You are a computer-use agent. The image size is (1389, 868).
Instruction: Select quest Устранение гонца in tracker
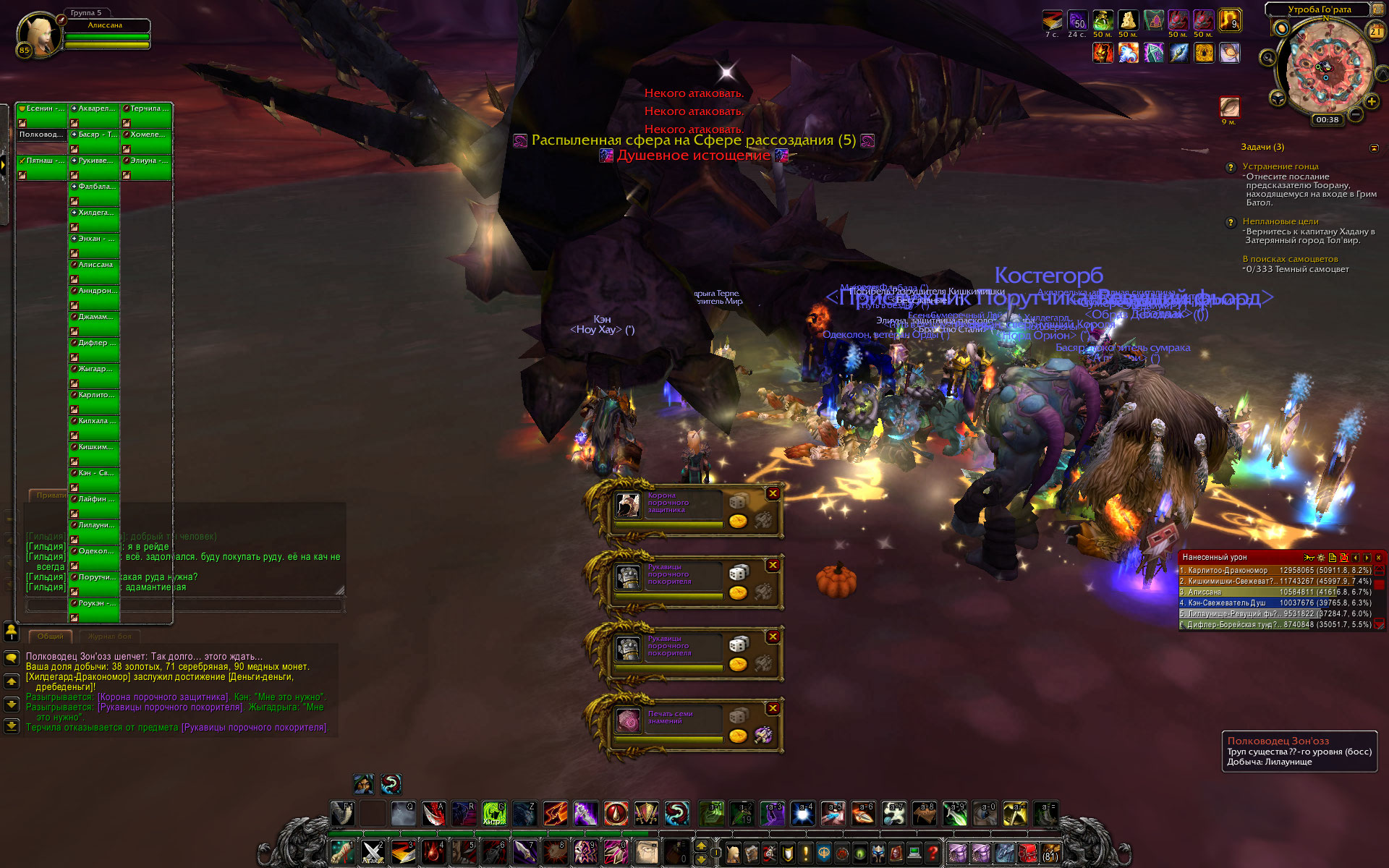[1280, 166]
